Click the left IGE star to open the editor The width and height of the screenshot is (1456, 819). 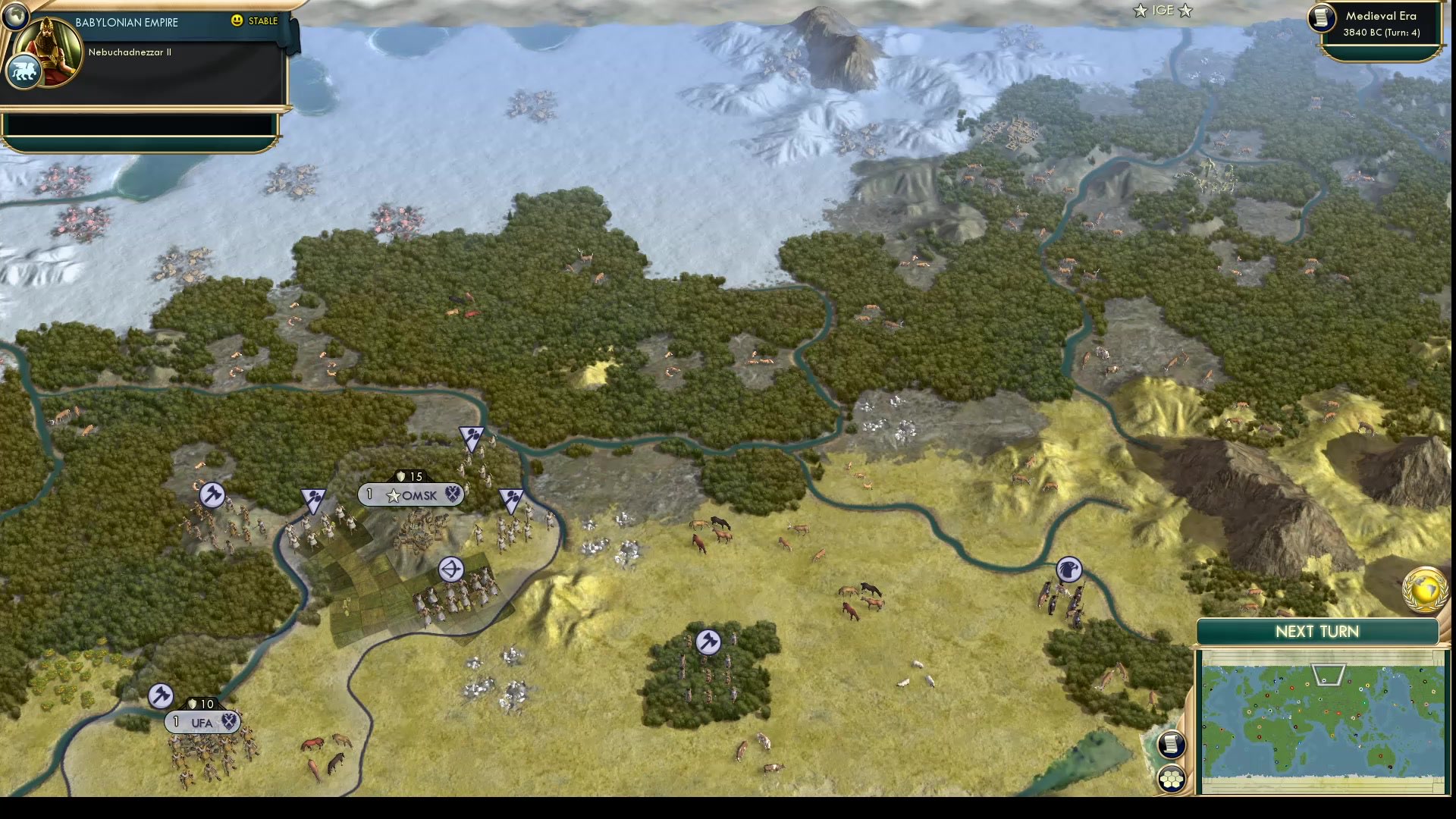pyautogui.click(x=1139, y=11)
